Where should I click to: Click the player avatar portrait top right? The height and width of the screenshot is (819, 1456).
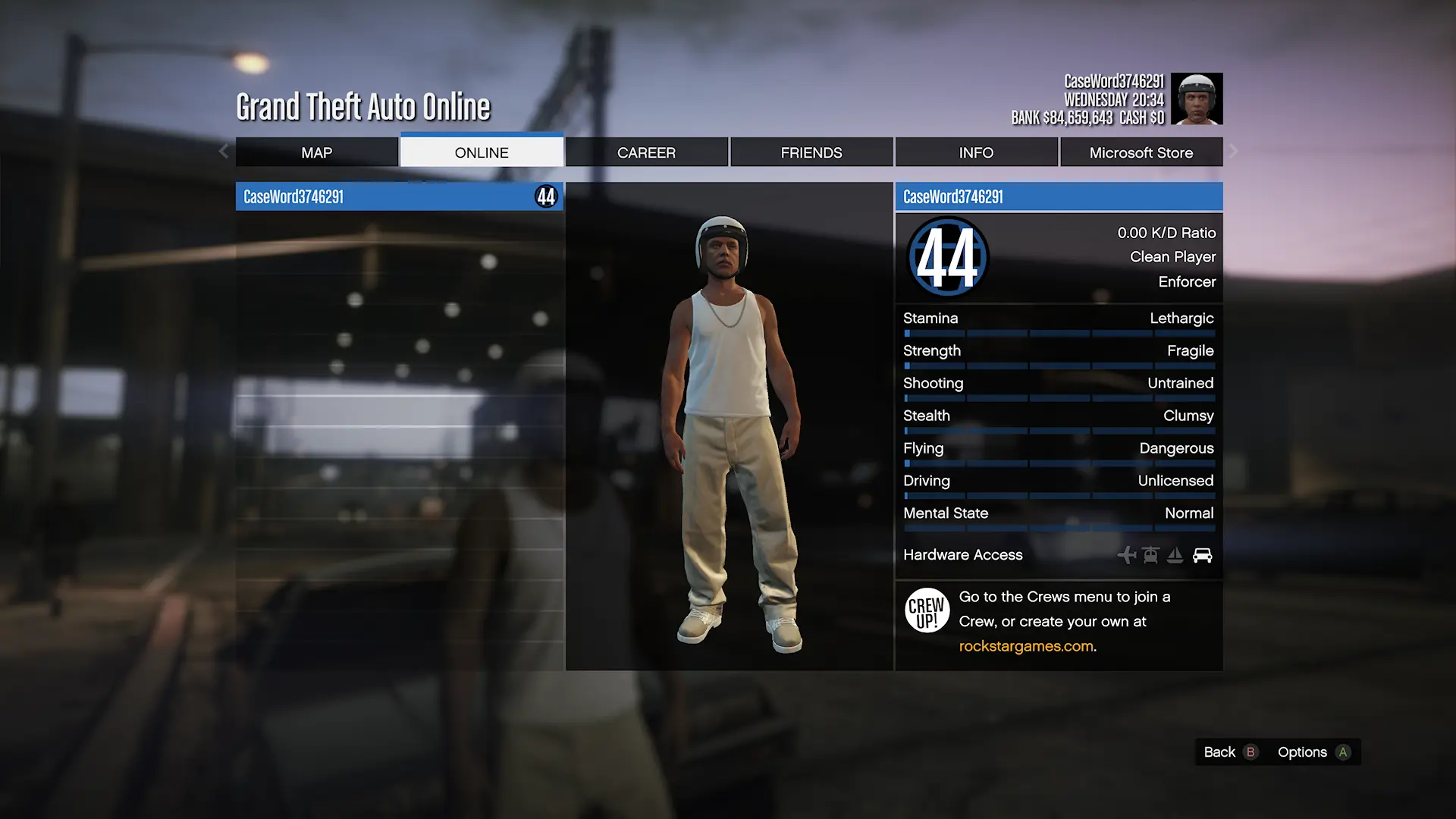[1197, 99]
